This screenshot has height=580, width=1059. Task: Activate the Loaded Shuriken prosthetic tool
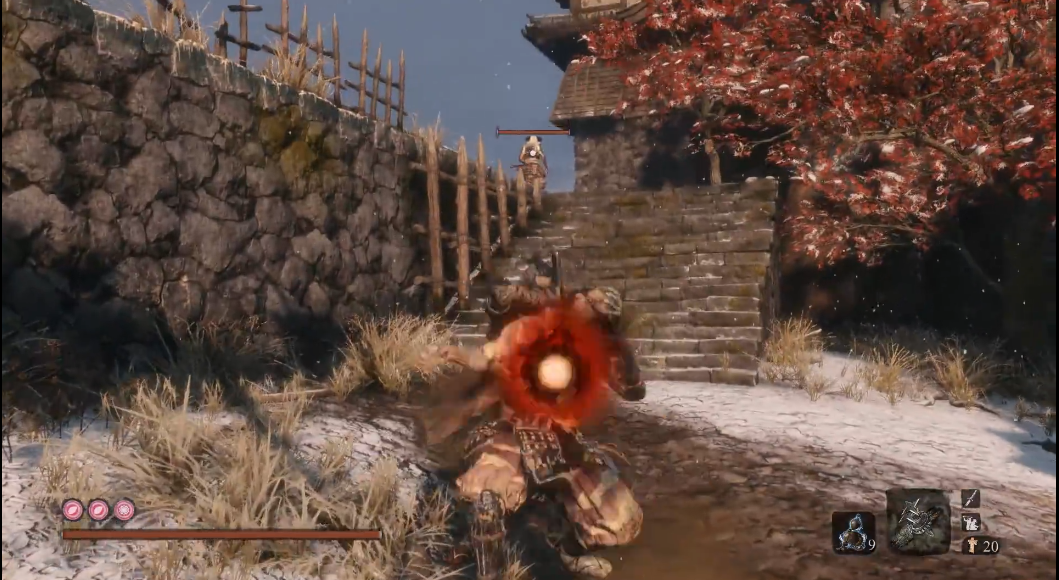coord(918,521)
